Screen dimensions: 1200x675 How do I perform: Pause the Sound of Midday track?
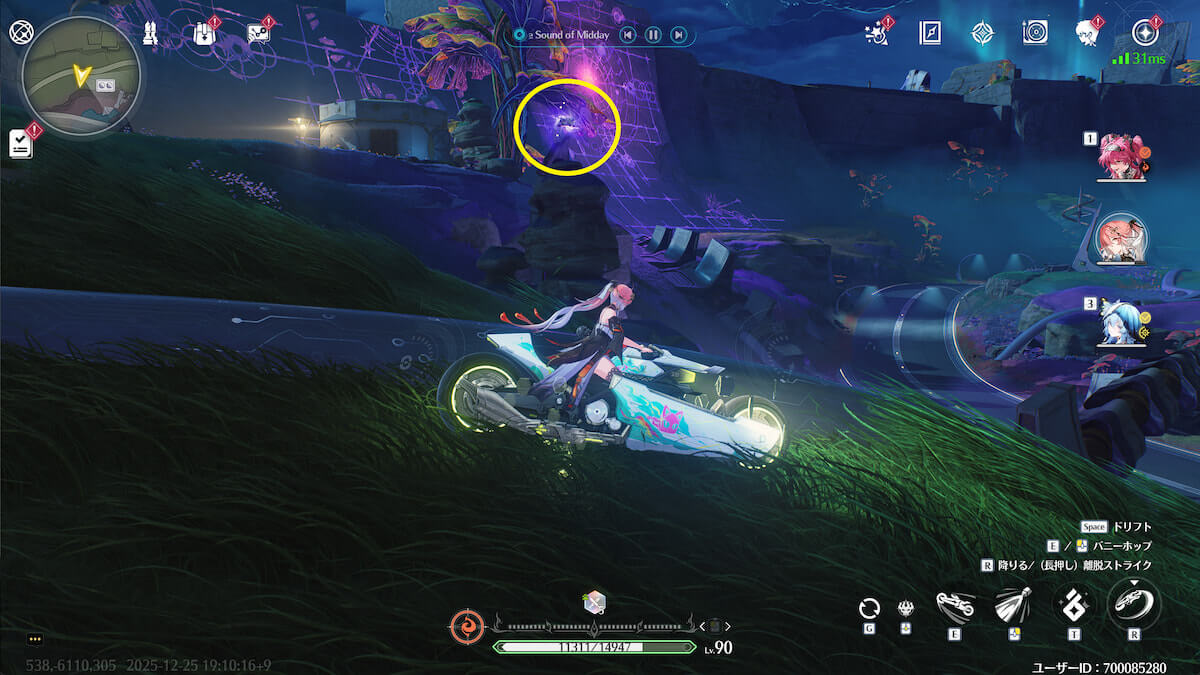point(653,35)
